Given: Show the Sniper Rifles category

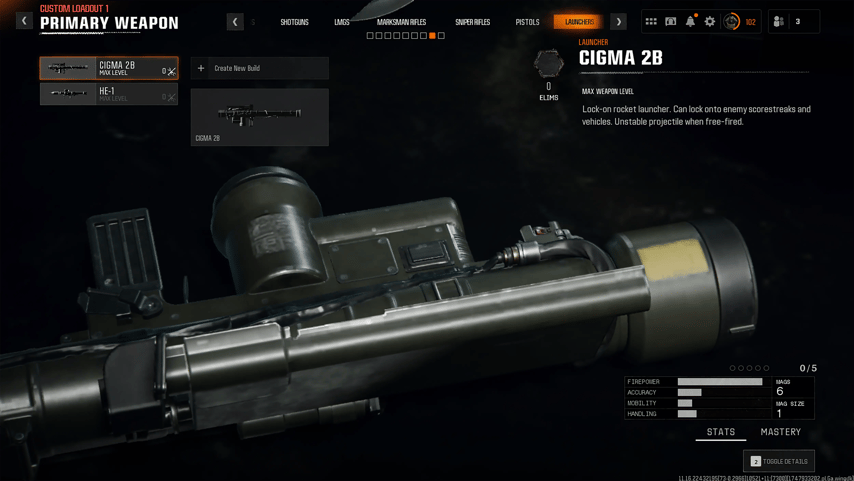Looking at the screenshot, I should point(472,22).
